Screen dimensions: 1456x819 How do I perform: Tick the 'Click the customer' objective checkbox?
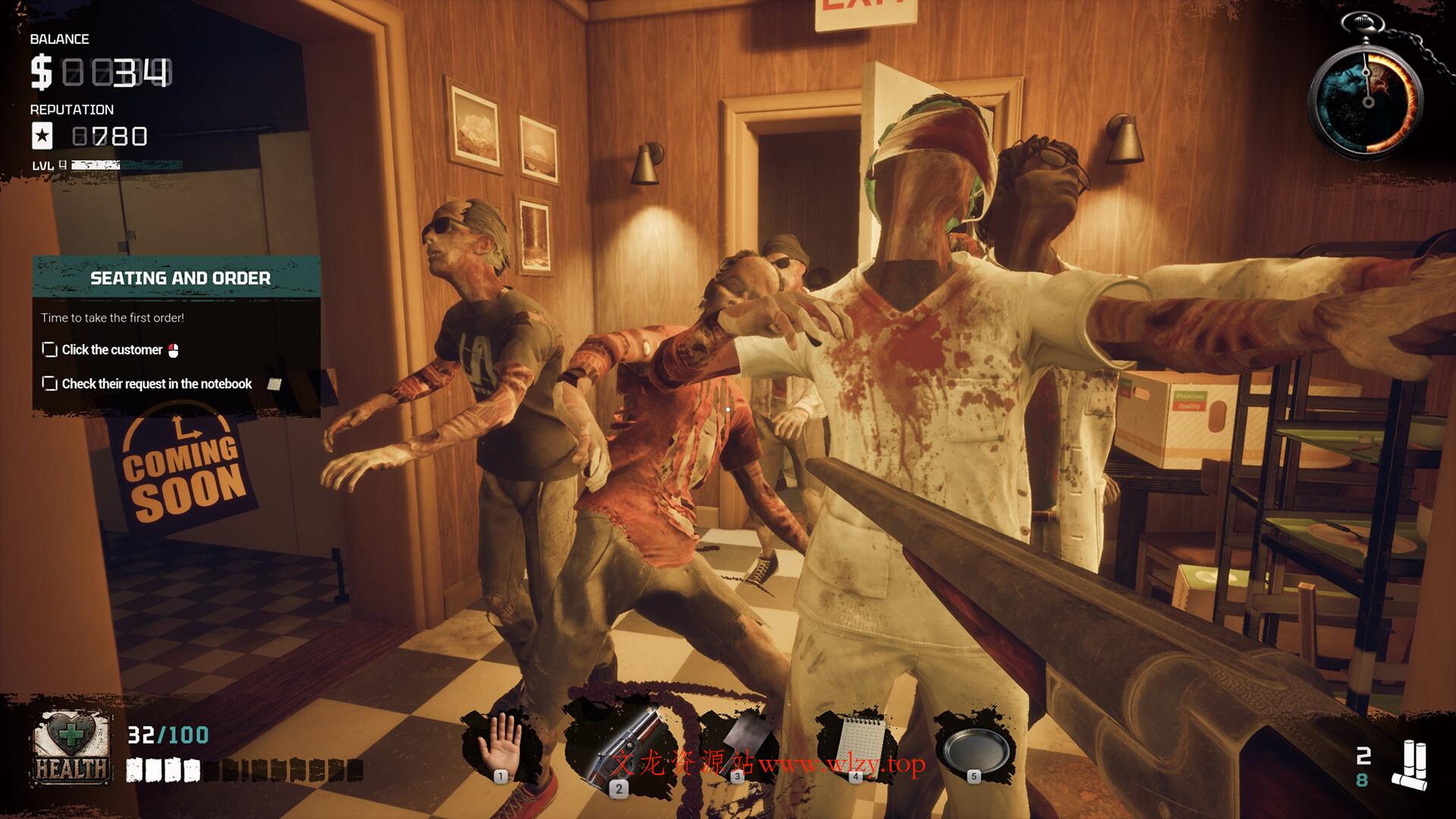[49, 350]
